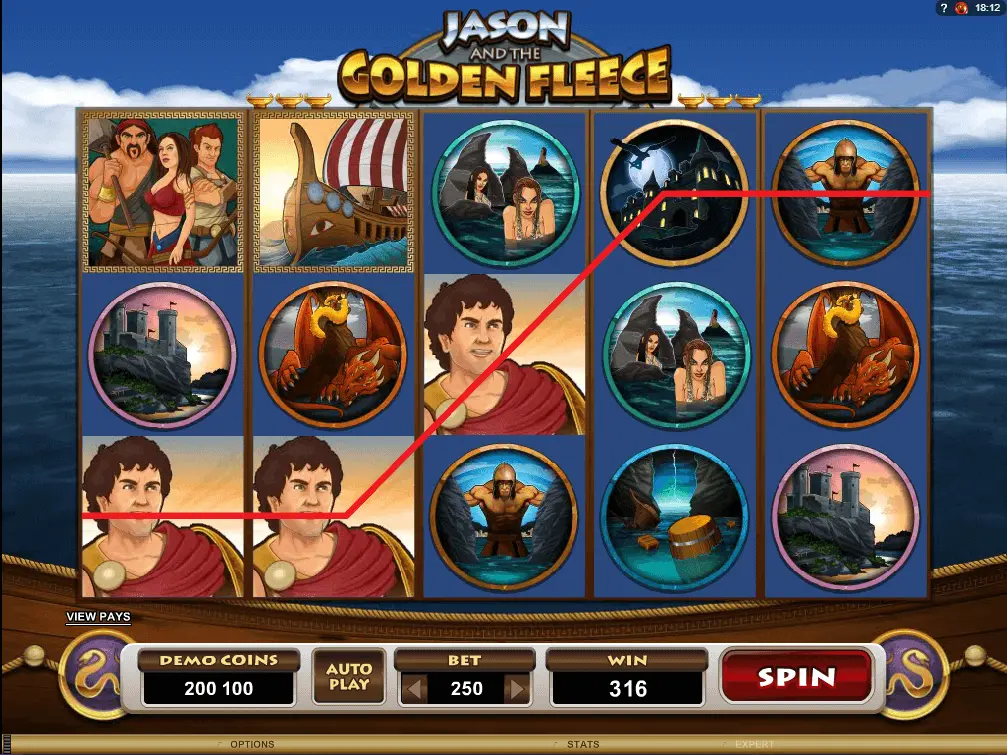Open the Options menu
Viewport: 1007px width, 755px height.
click(251, 744)
